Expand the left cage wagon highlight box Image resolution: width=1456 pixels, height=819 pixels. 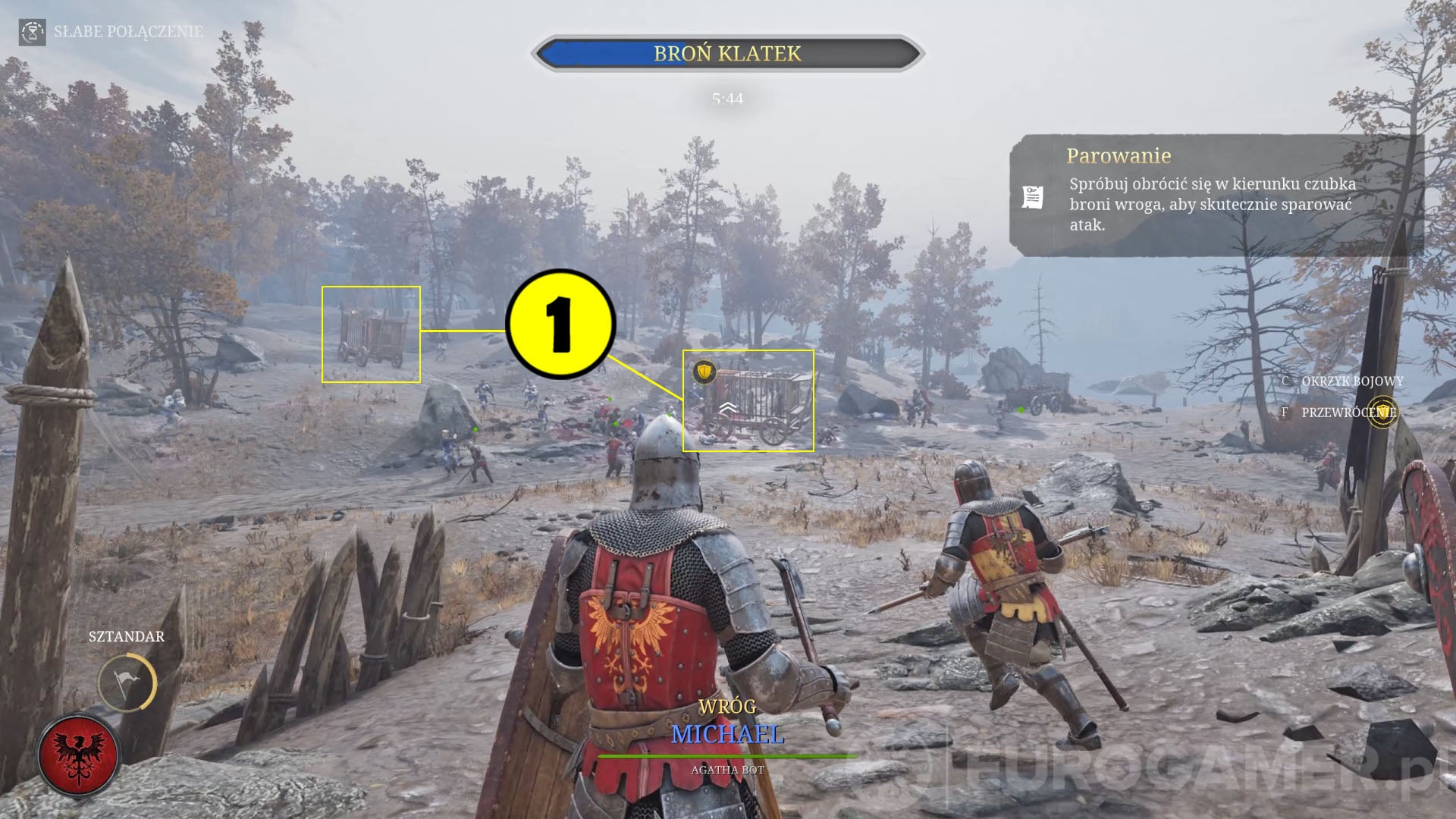click(x=372, y=333)
